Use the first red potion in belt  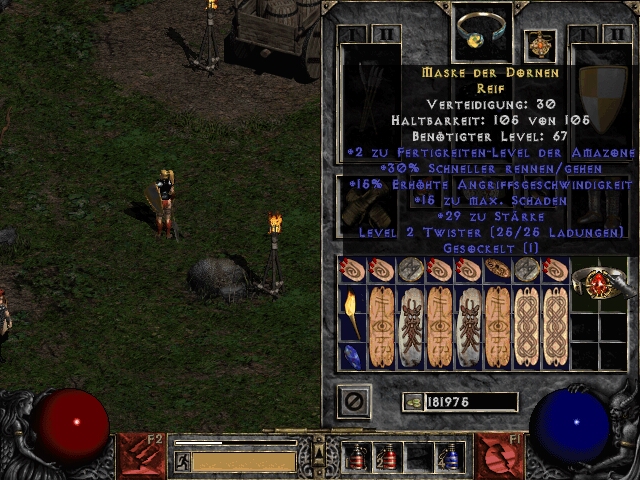coord(357,457)
